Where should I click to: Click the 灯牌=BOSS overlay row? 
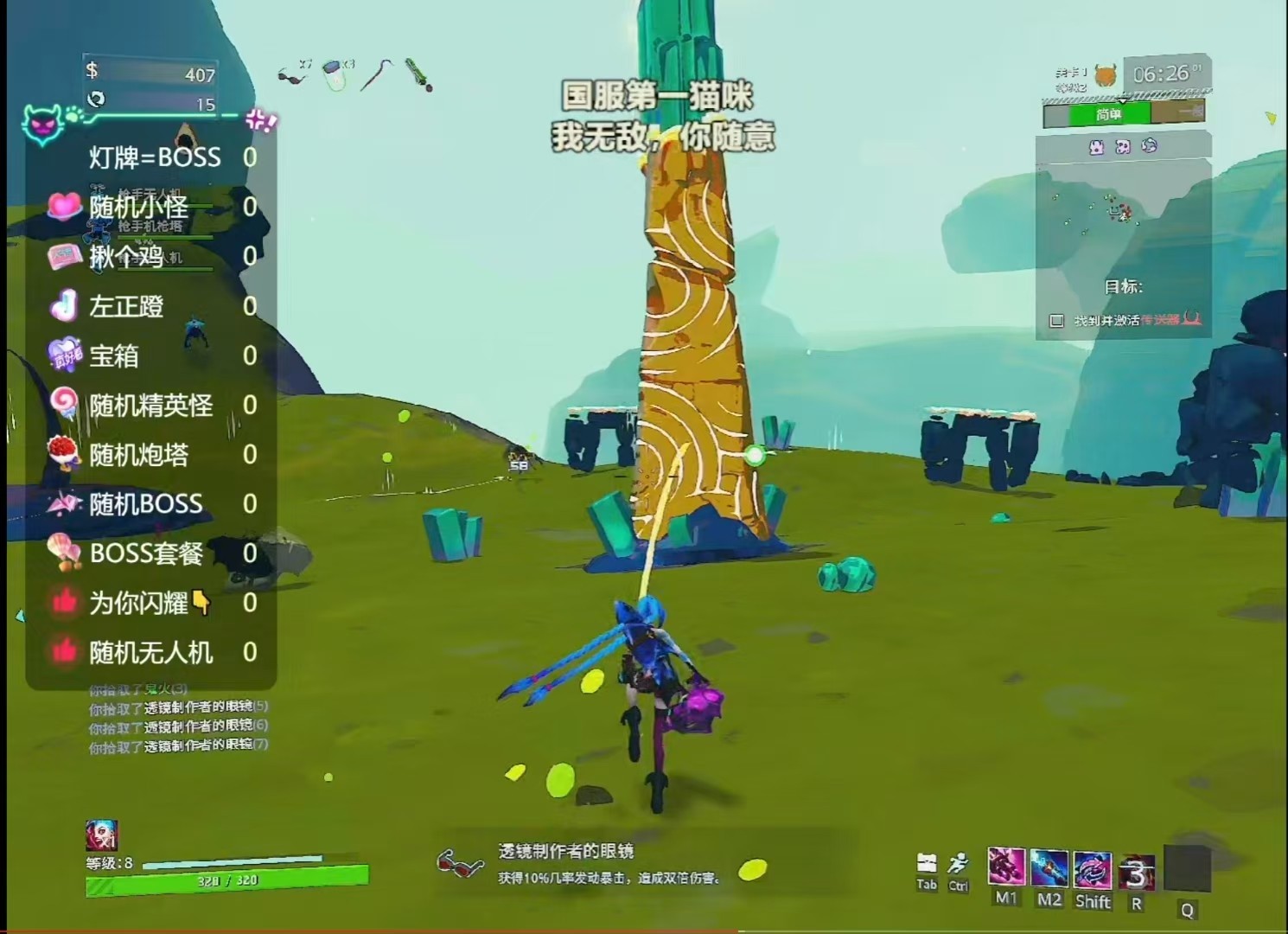click(156, 157)
